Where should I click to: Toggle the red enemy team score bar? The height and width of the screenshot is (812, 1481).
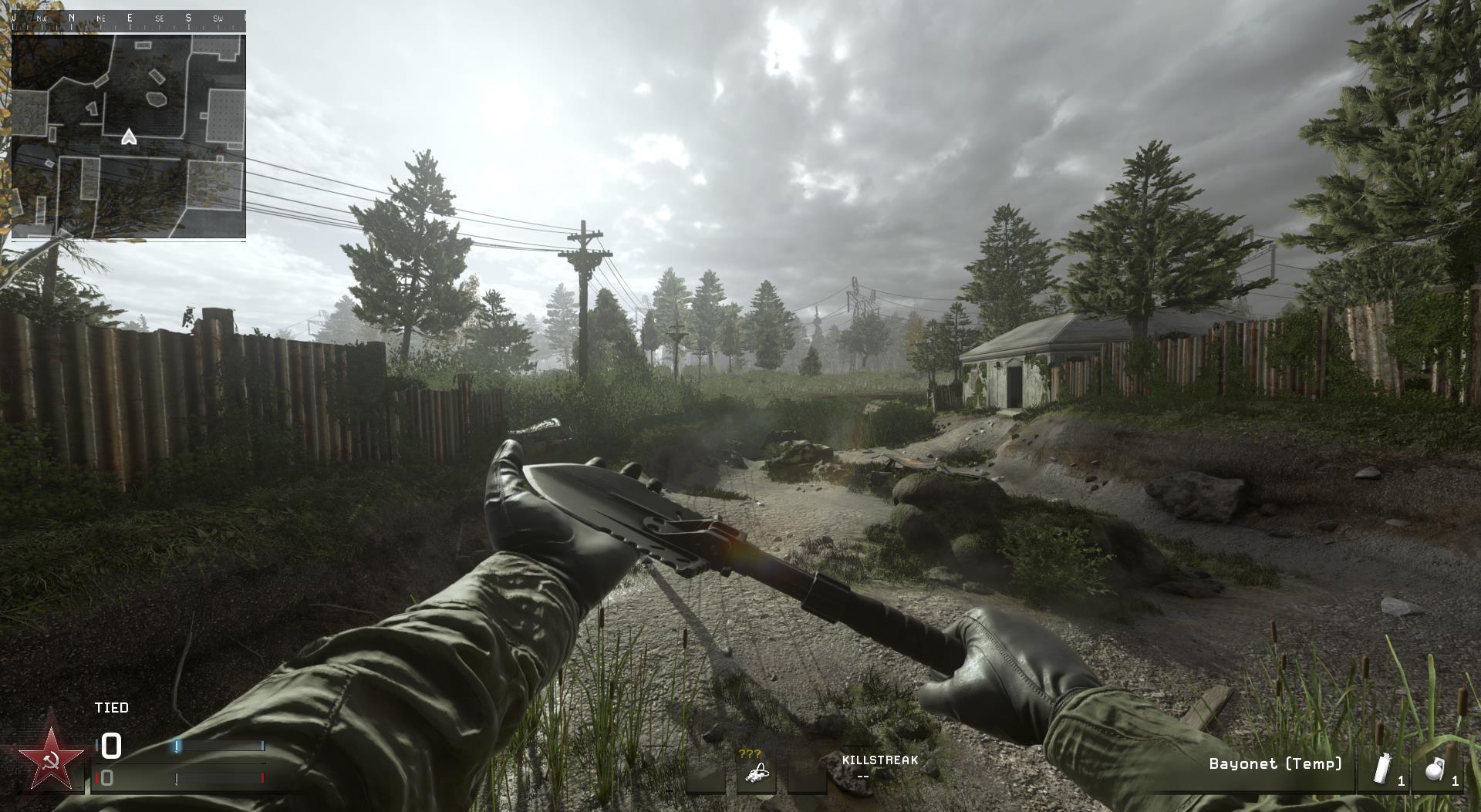point(221,779)
